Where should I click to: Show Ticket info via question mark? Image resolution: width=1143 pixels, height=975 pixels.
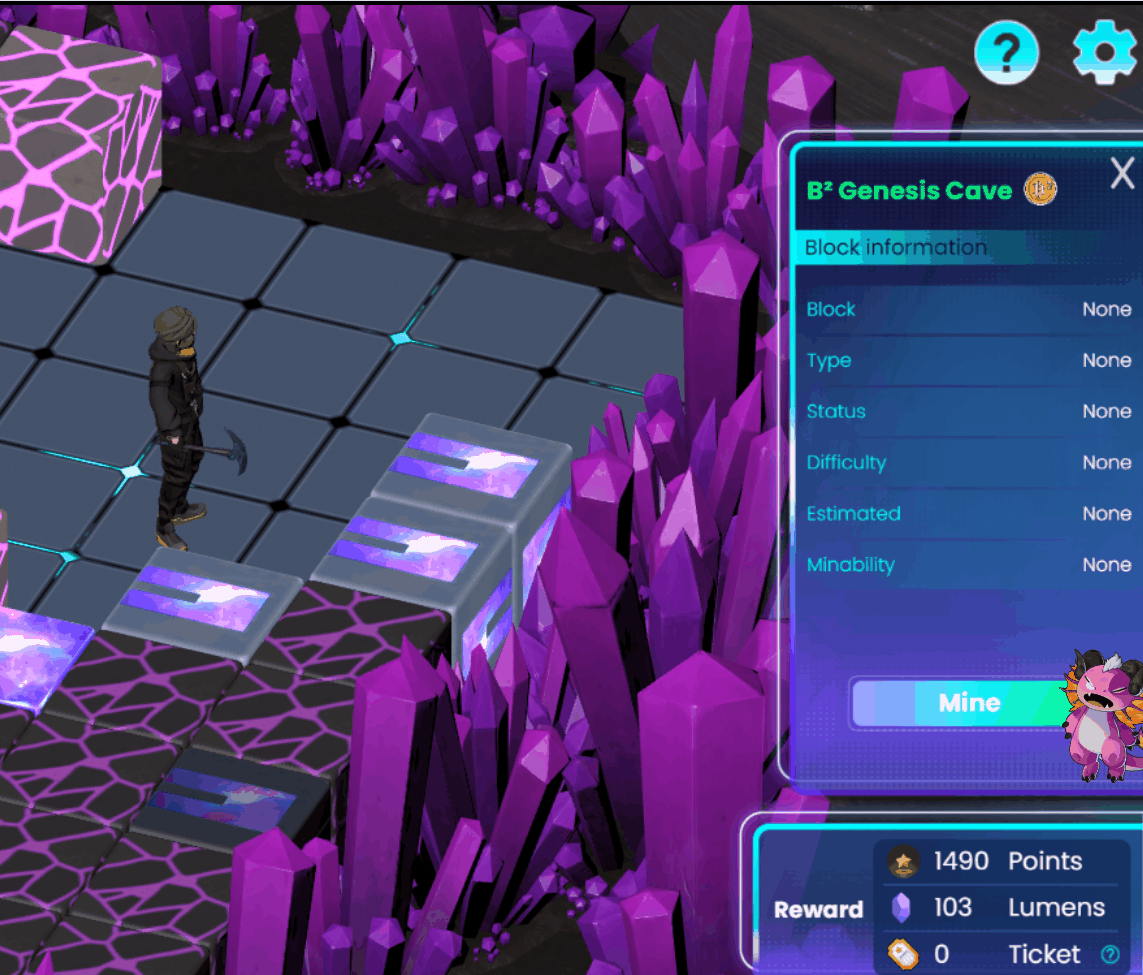tap(1109, 954)
